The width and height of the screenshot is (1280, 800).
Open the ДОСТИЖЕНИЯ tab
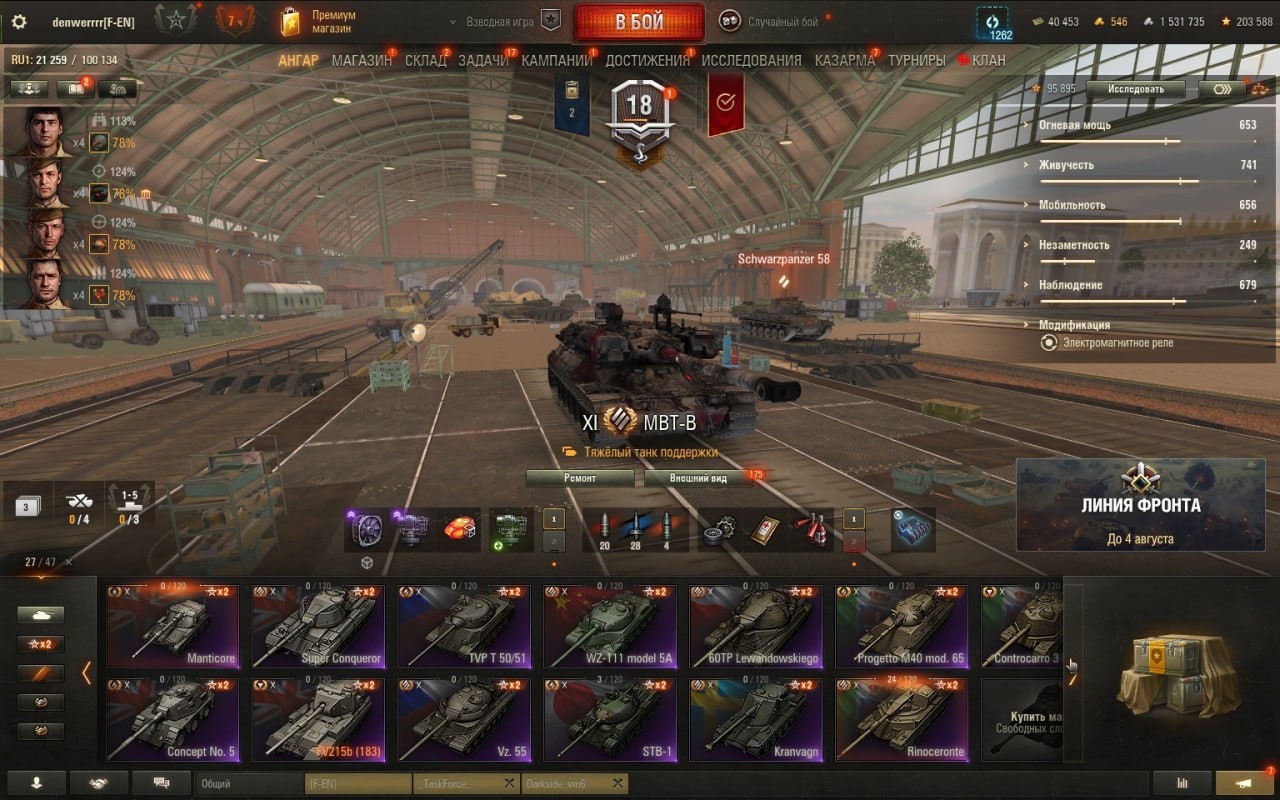(647, 60)
